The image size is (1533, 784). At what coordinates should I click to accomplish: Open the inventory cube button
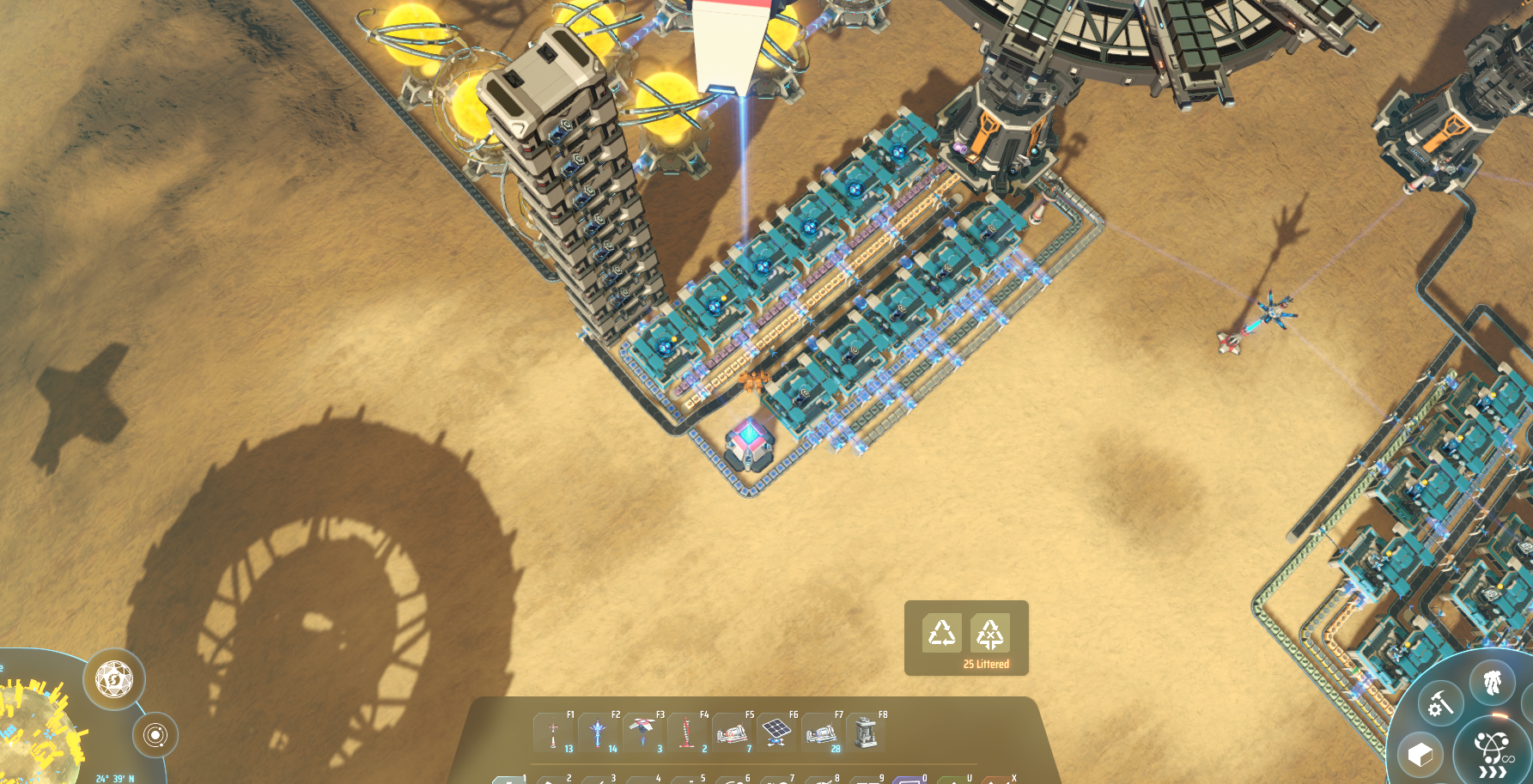click(1420, 755)
